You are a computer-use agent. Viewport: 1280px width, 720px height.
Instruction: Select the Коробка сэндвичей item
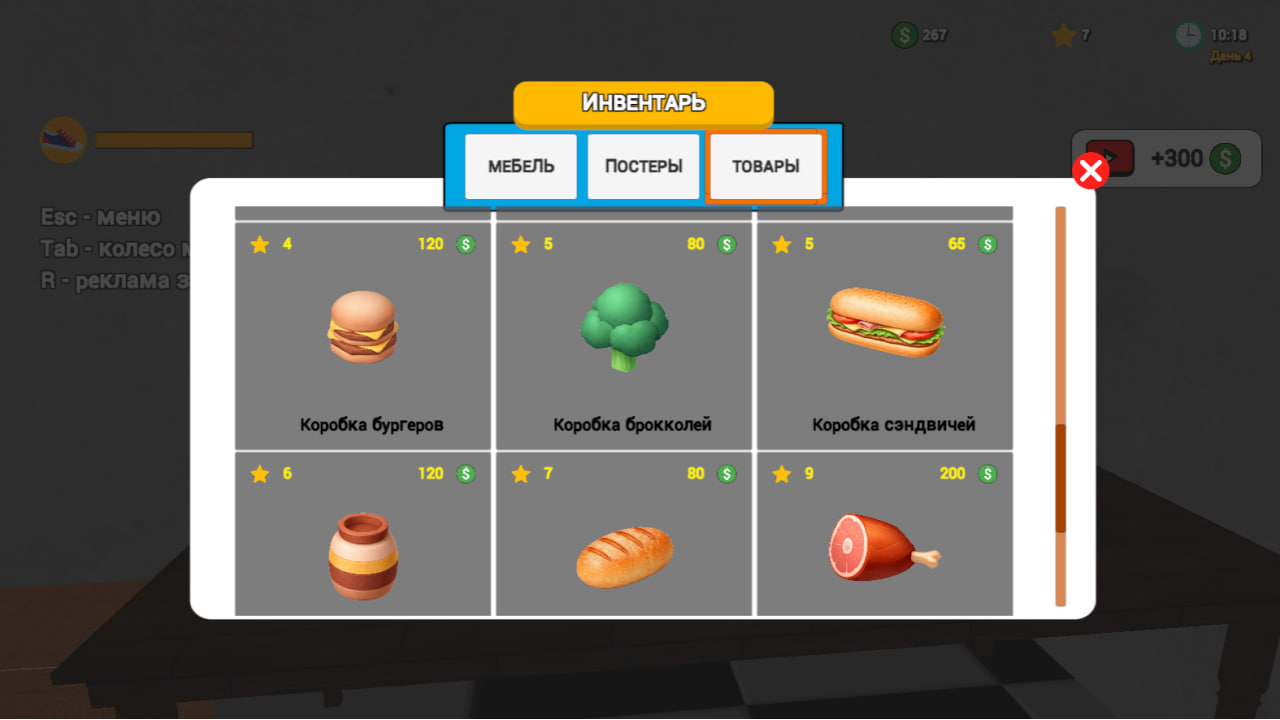point(884,335)
